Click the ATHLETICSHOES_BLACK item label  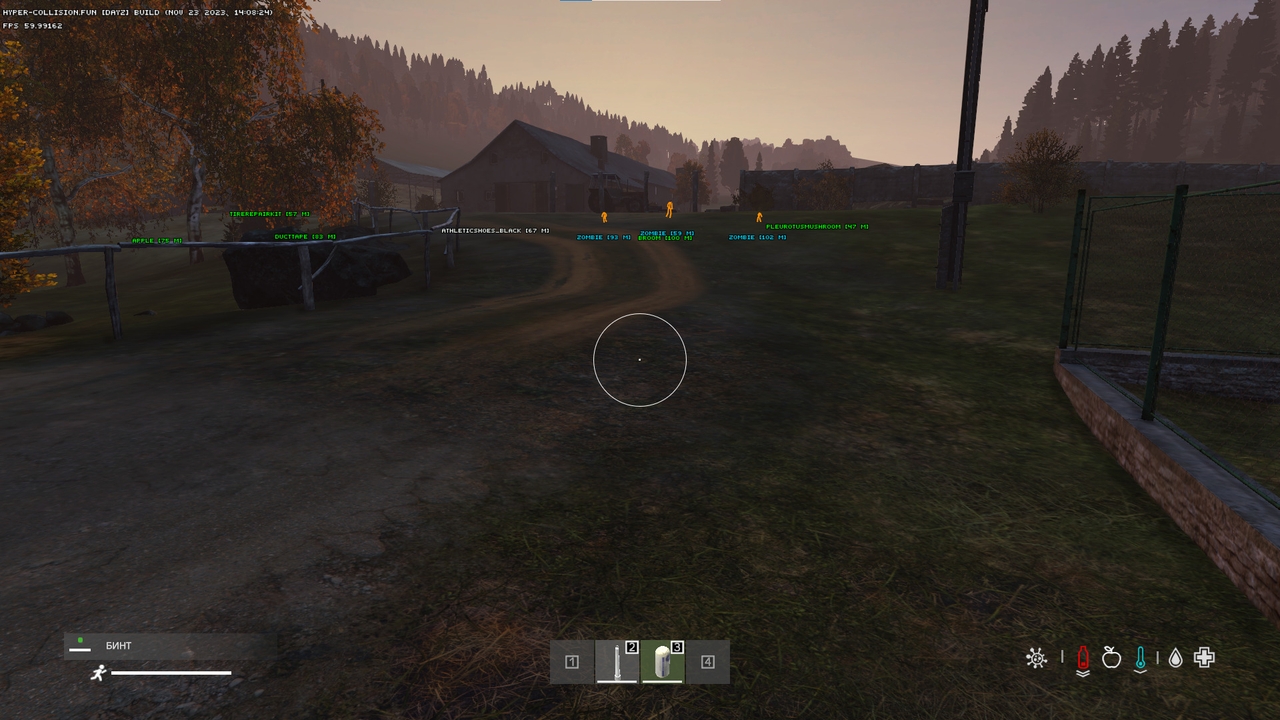click(x=494, y=229)
